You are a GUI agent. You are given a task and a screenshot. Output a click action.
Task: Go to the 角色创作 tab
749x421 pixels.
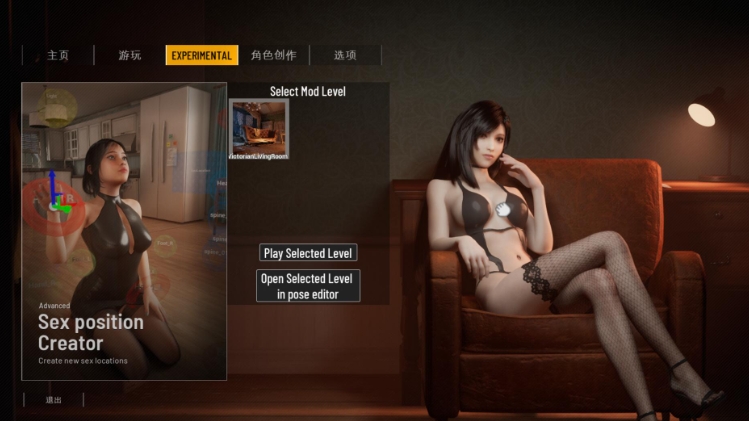coord(273,56)
